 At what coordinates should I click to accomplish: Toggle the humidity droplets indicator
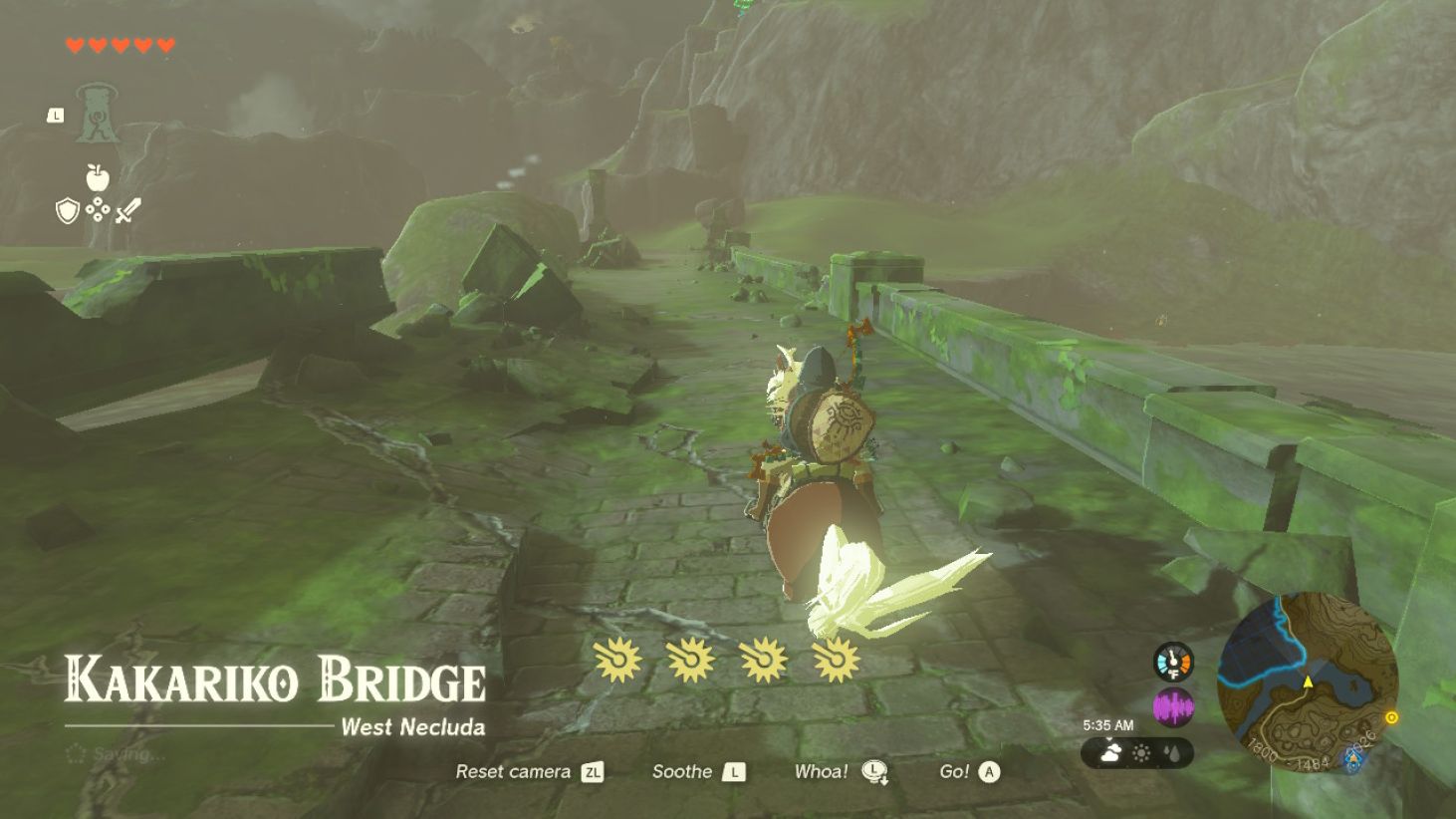pyautogui.click(x=1172, y=753)
